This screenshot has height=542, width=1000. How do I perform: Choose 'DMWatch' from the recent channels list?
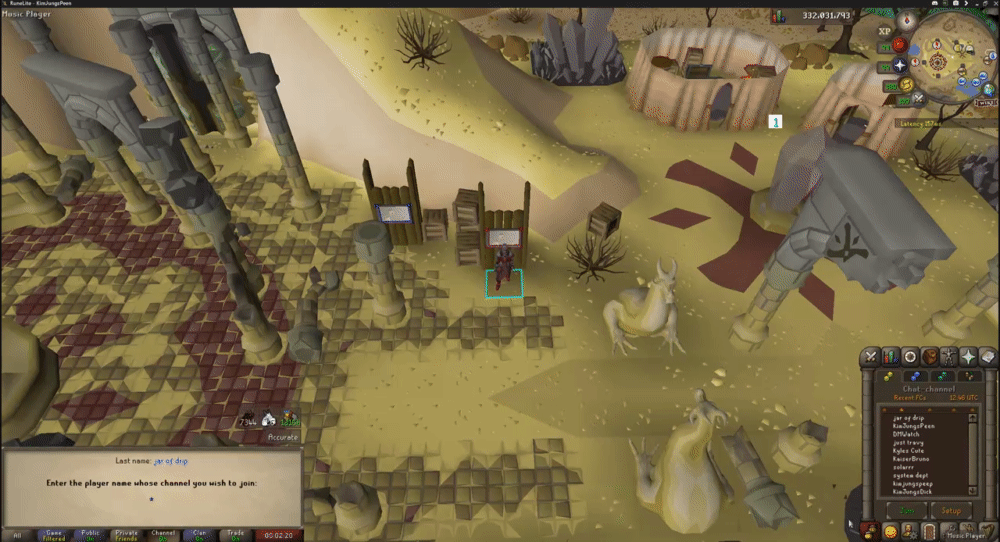(907, 433)
